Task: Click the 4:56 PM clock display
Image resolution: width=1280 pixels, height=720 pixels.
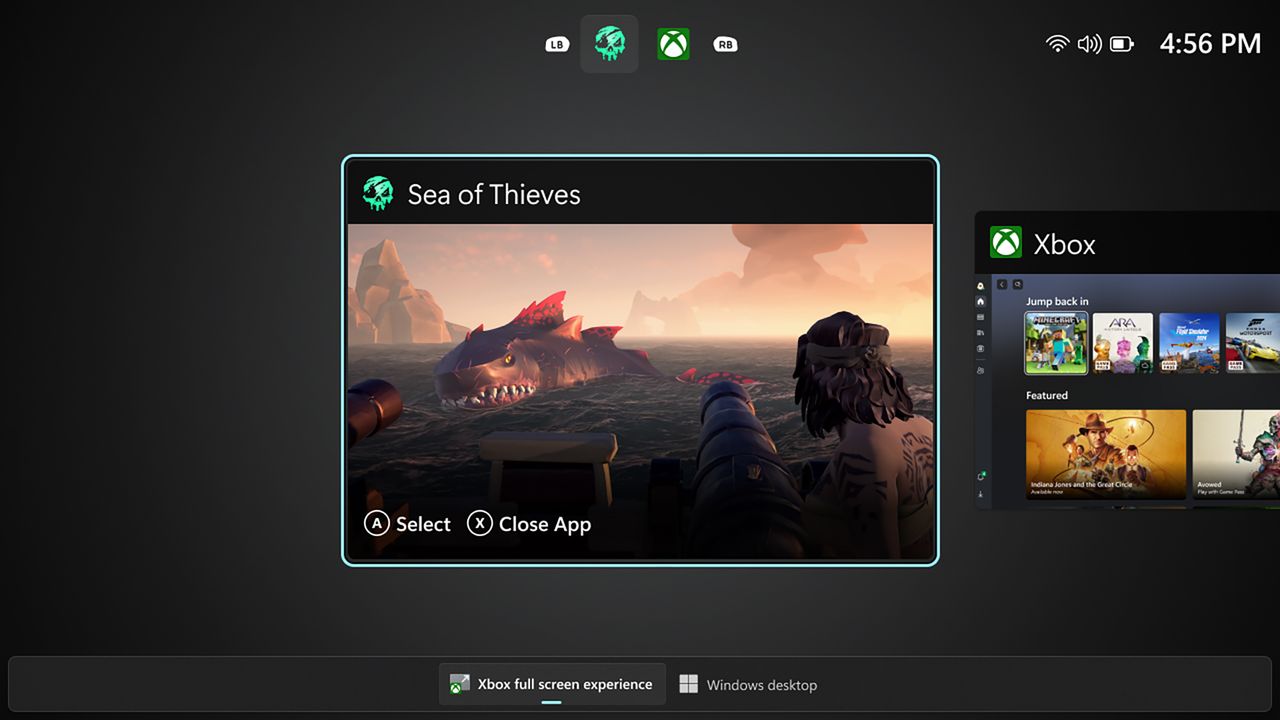Action: pos(1210,43)
